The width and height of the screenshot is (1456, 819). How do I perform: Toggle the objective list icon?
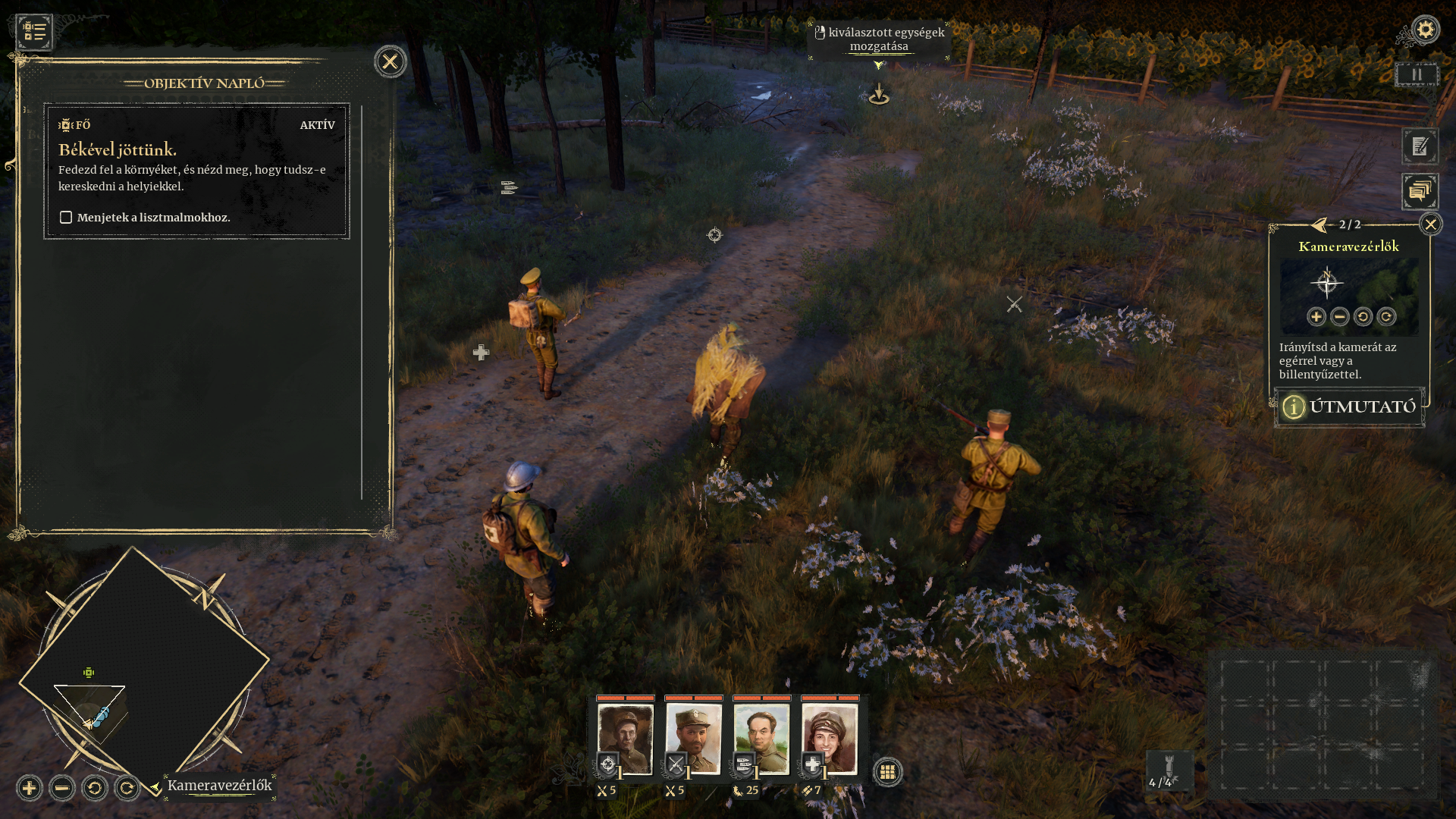pyautogui.click(x=34, y=32)
